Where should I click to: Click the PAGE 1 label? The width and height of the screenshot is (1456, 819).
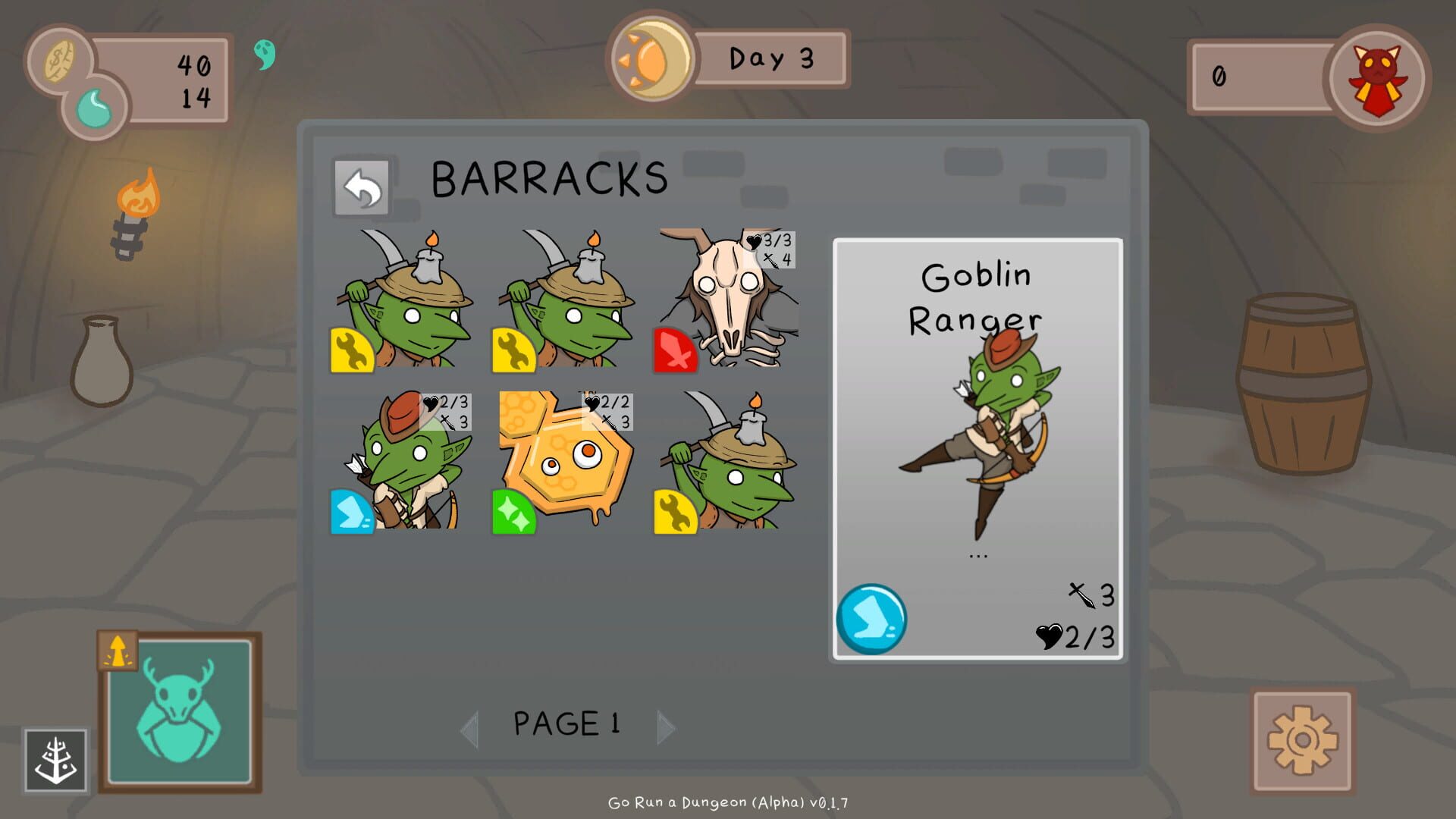(x=566, y=724)
